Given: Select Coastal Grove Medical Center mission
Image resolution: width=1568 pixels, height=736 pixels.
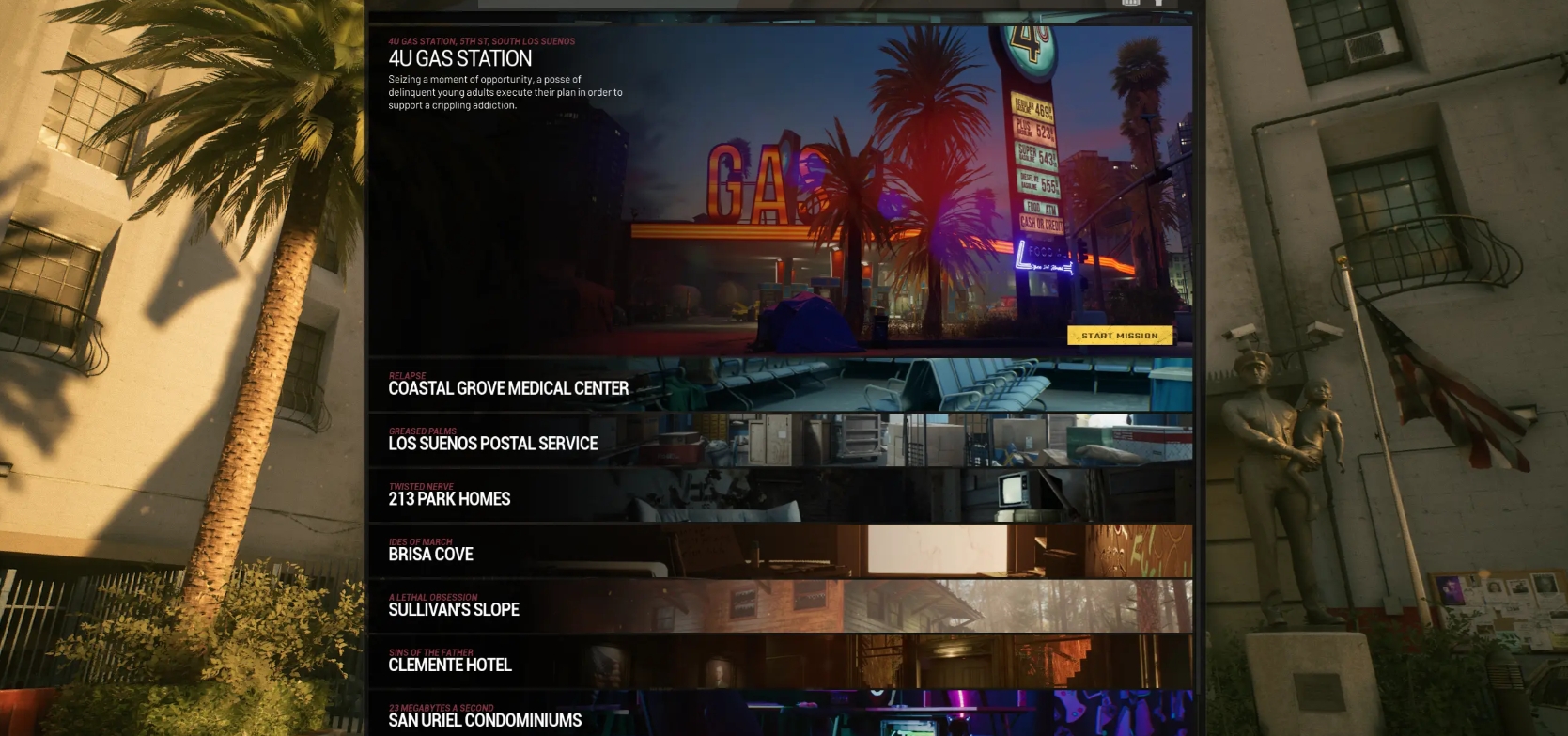Looking at the screenshot, I should pyautogui.click(x=780, y=384).
